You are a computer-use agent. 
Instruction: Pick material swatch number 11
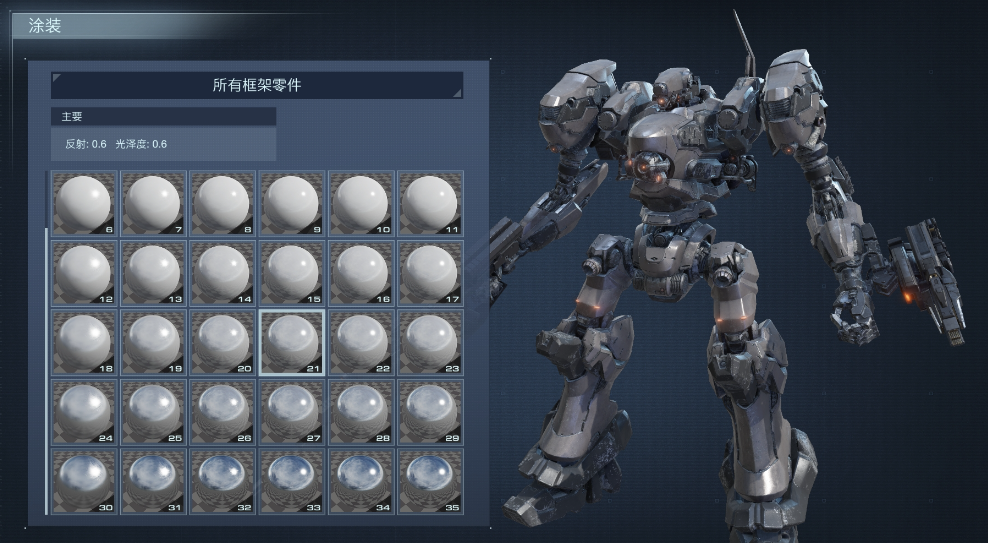pos(431,203)
